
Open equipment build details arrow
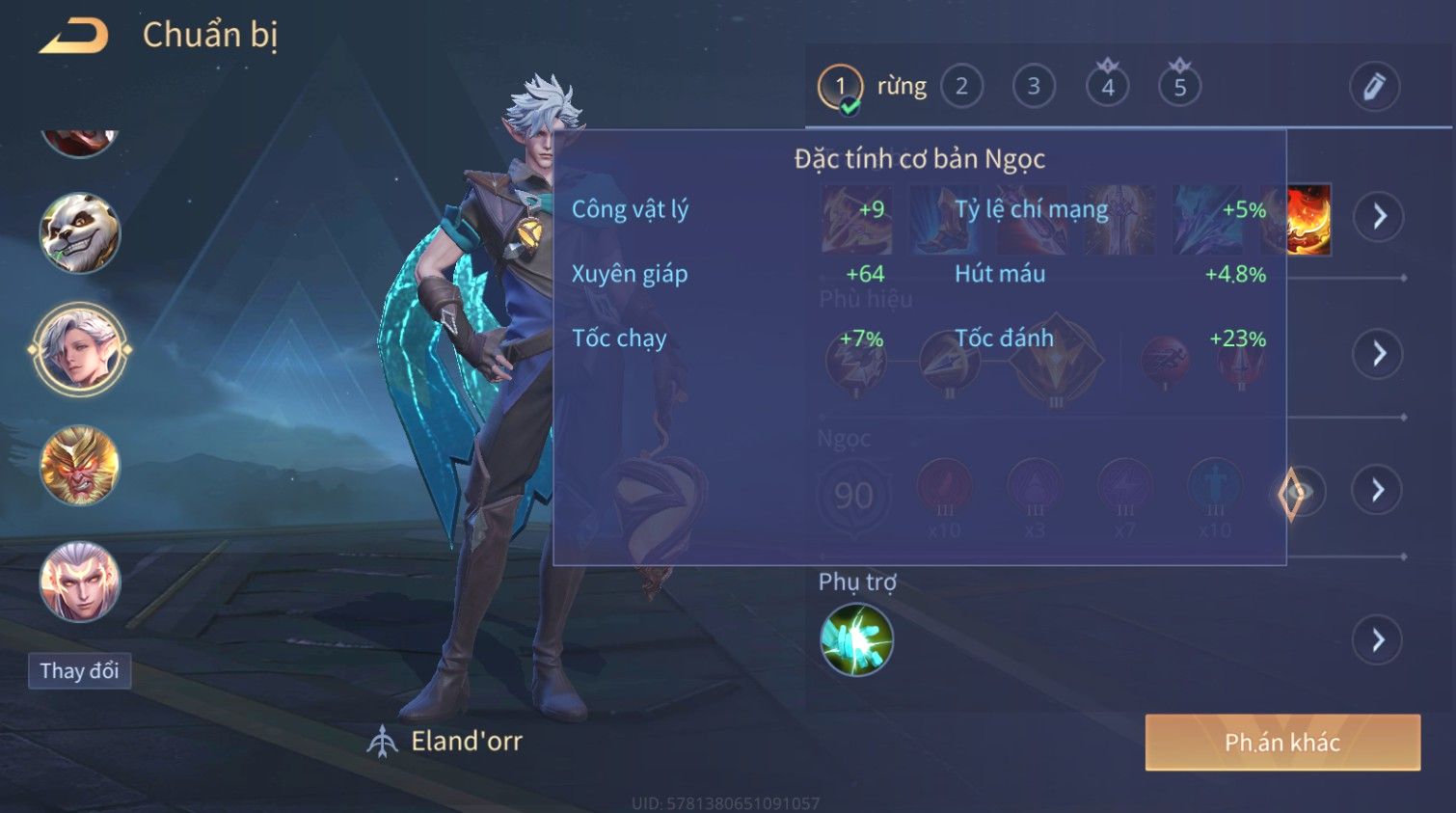pyautogui.click(x=1379, y=216)
